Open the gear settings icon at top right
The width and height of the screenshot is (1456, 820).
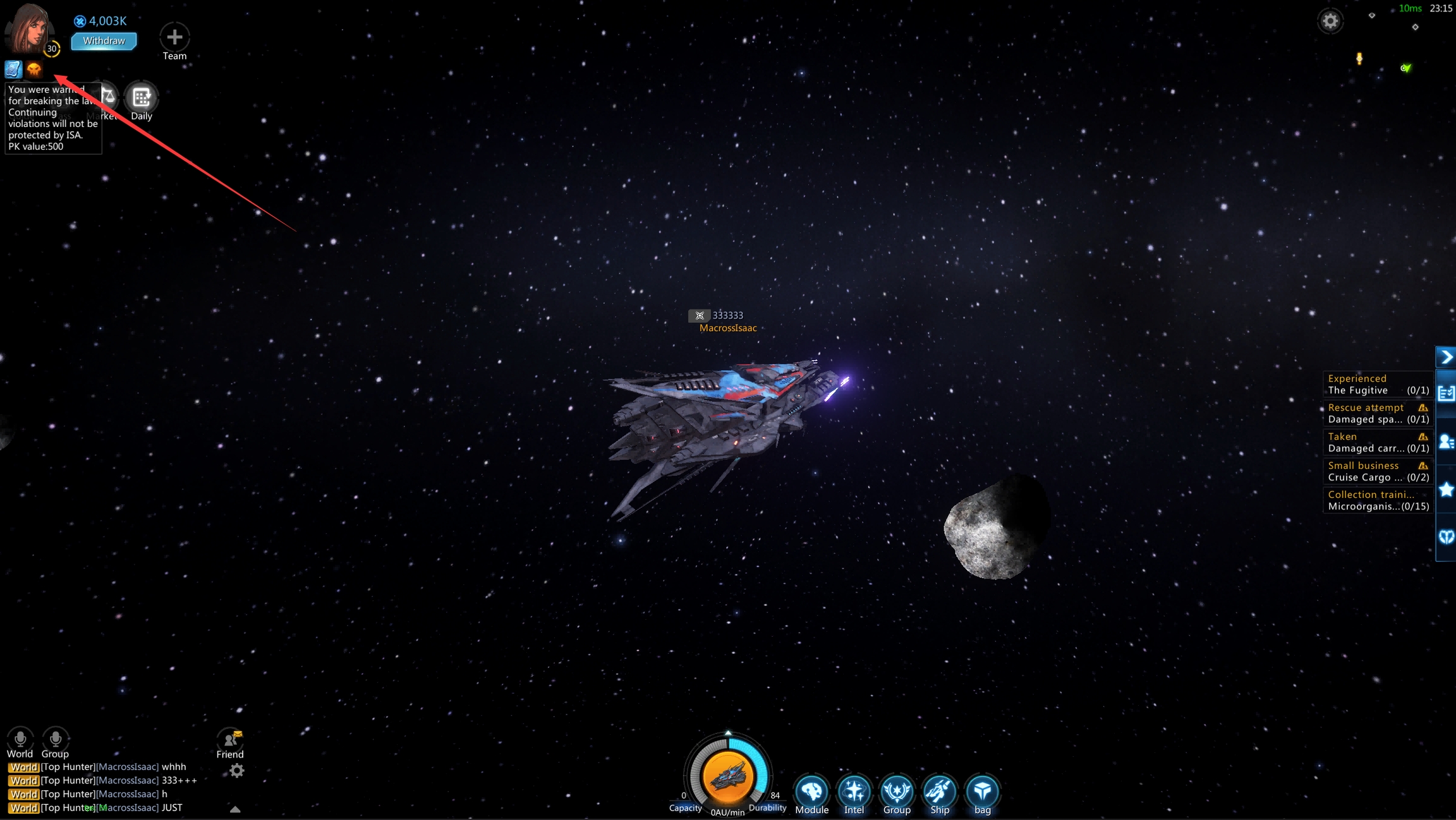point(1330,21)
